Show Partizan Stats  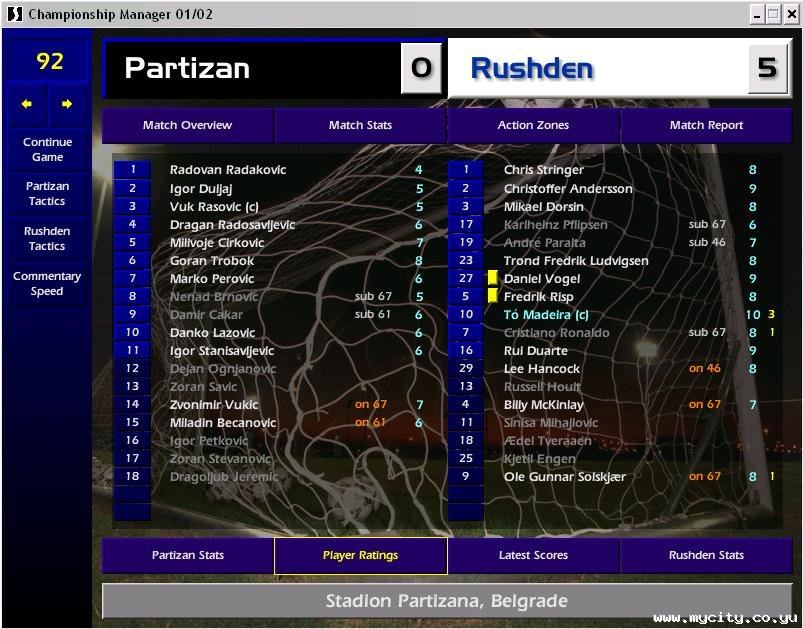coord(187,556)
